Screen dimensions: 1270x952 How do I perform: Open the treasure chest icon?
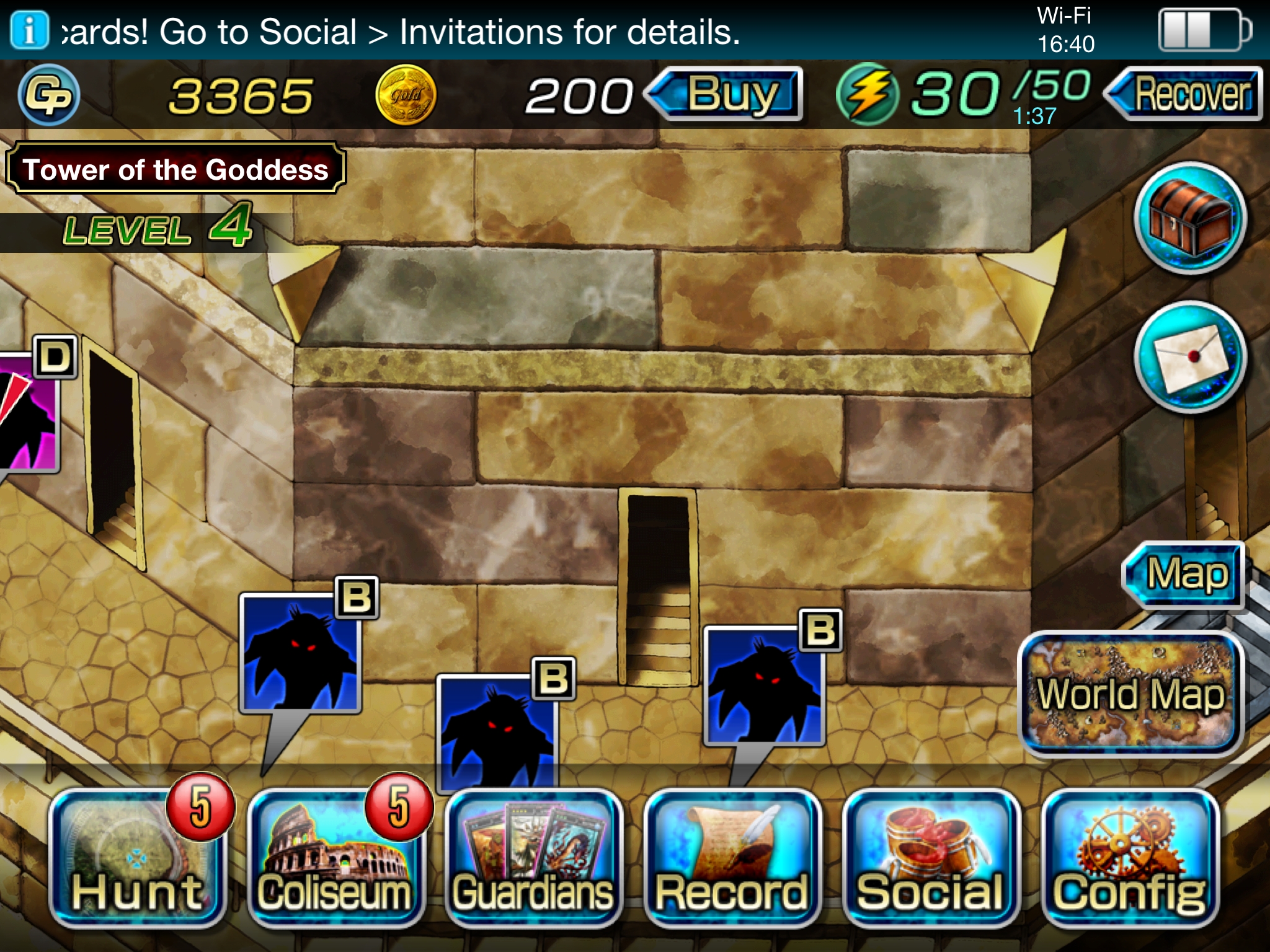click(1189, 218)
